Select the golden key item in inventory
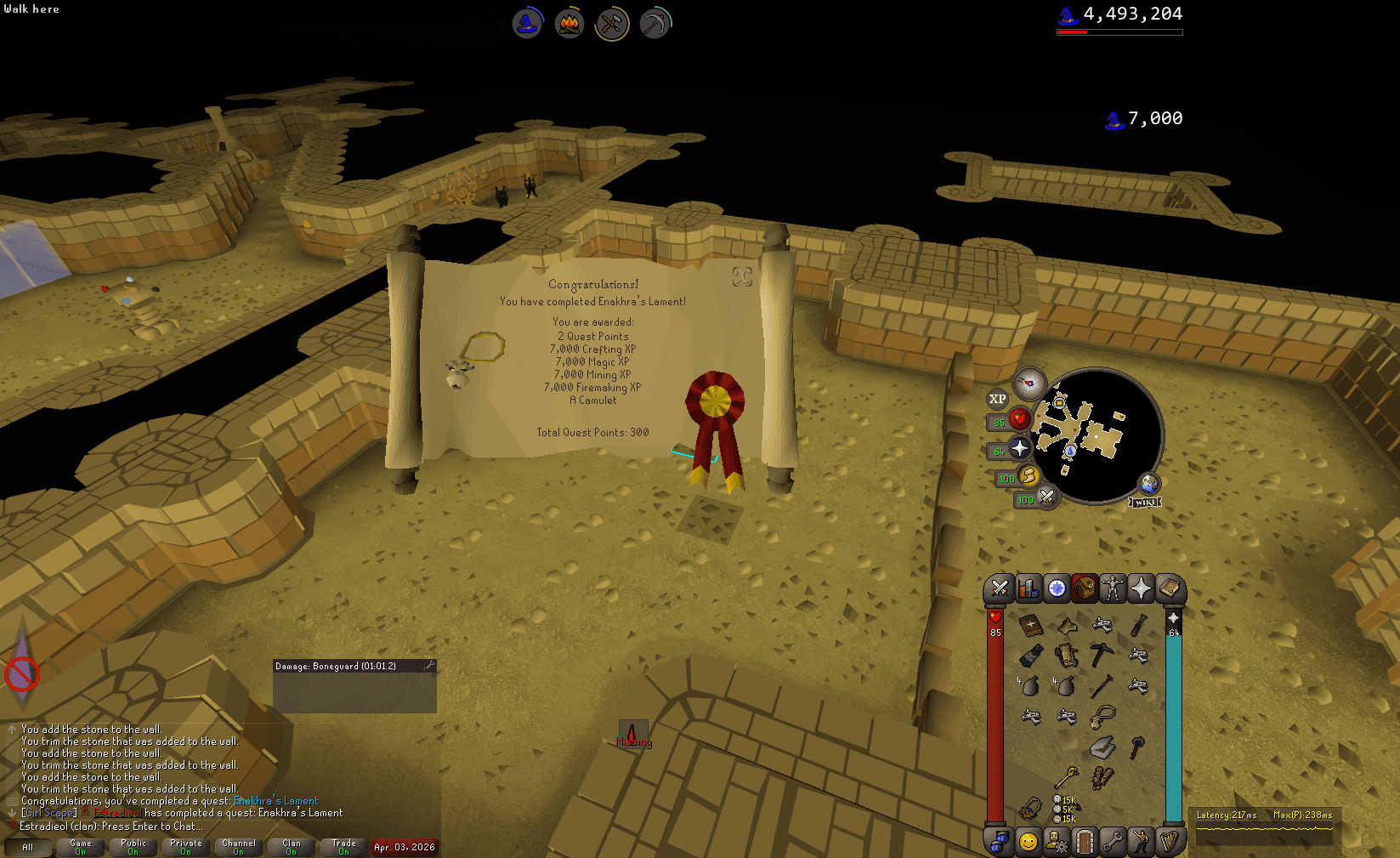This screenshot has width=1400, height=858. coord(1066,776)
